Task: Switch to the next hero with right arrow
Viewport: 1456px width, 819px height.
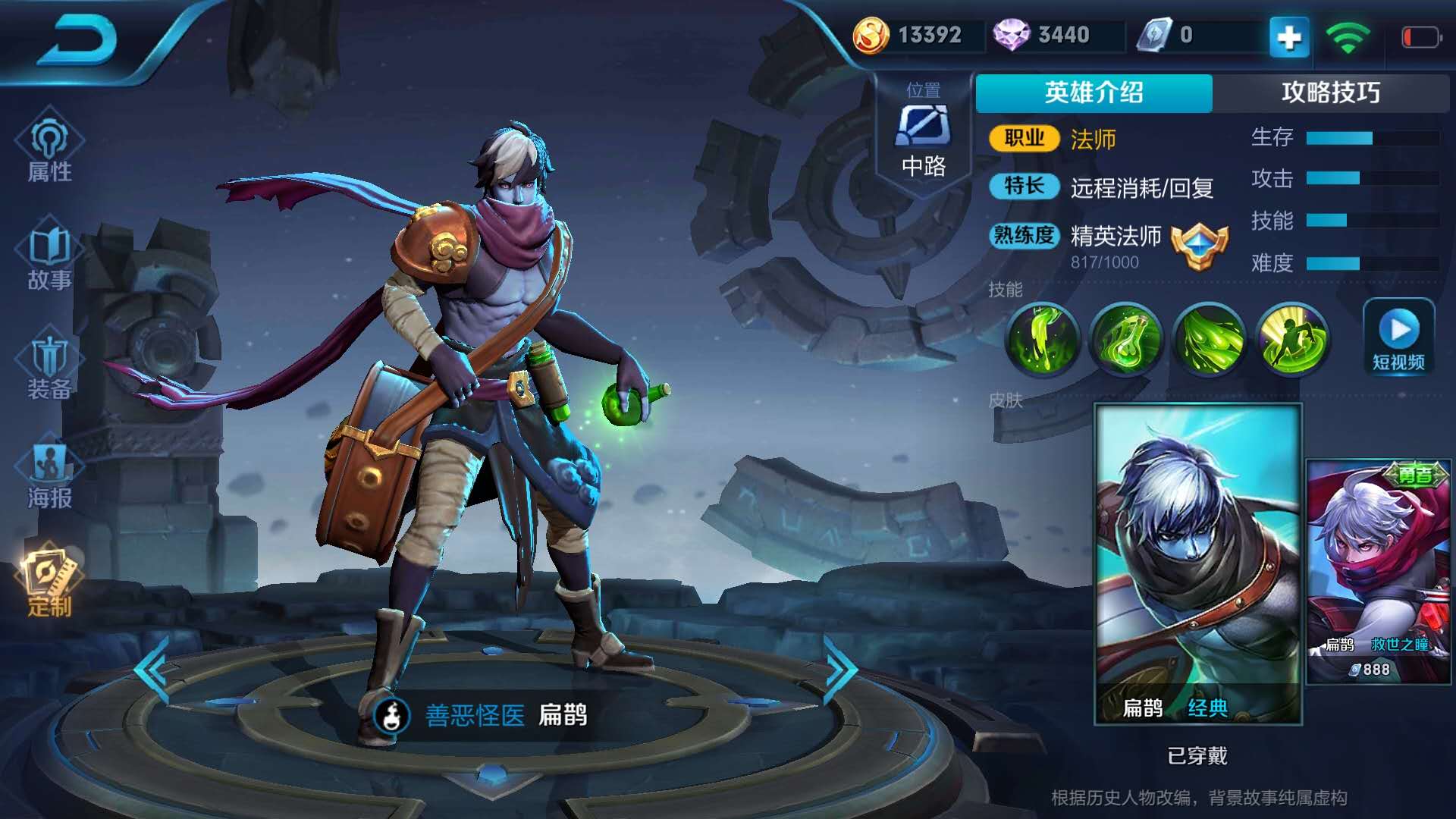Action: coord(840,671)
